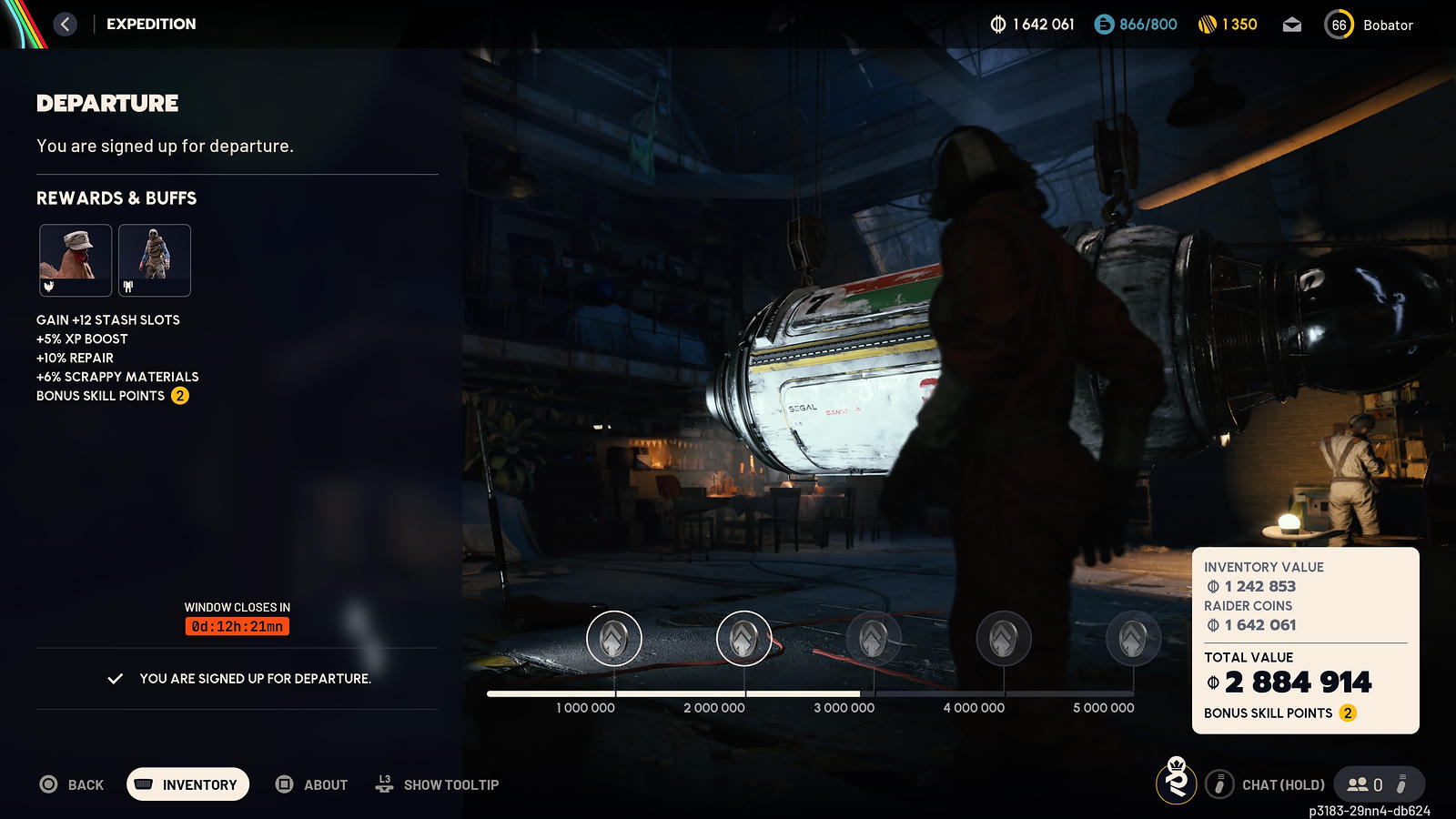1456x819 pixels.
Task: Select the 3 000 000 milestone marker
Action: pos(874,638)
